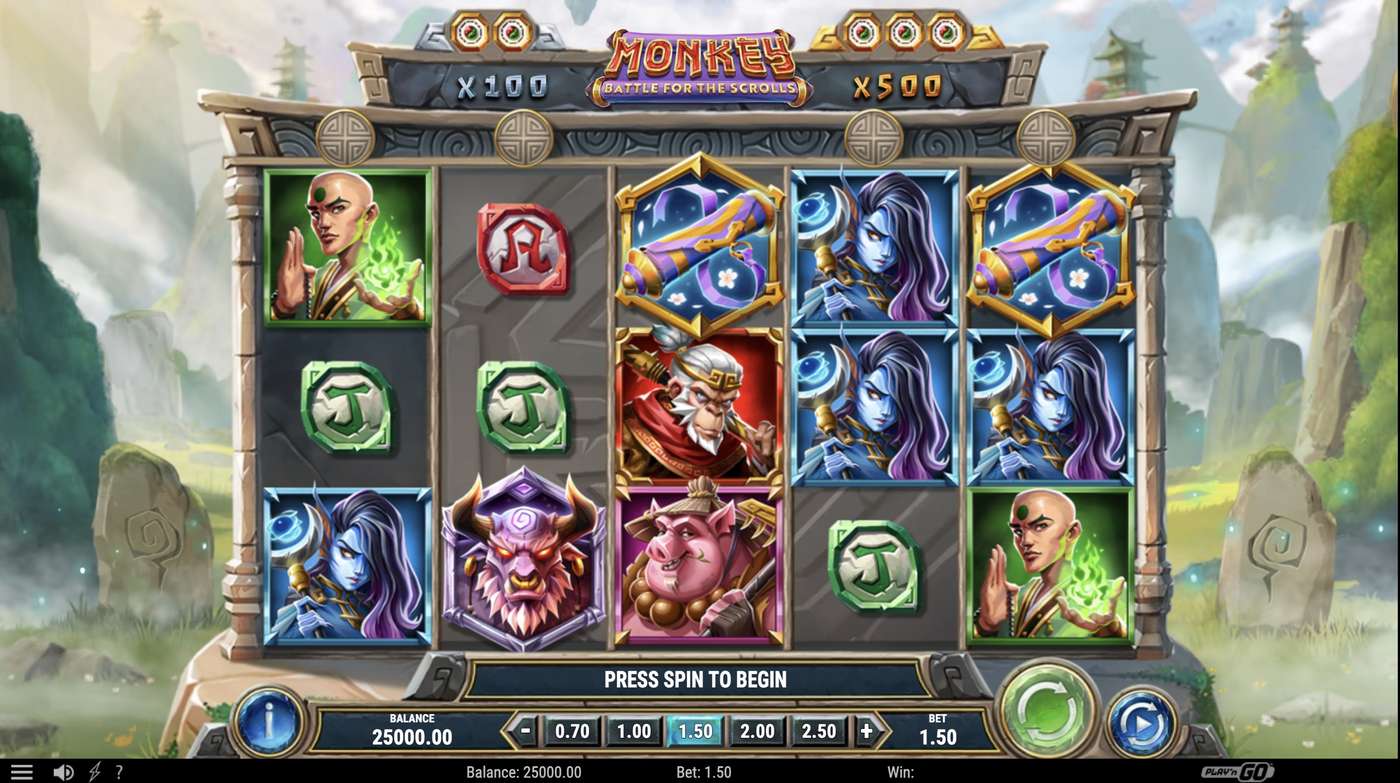This screenshot has height=783, width=1400.
Task: Select the 2.00 bet chip
Action: point(757,731)
